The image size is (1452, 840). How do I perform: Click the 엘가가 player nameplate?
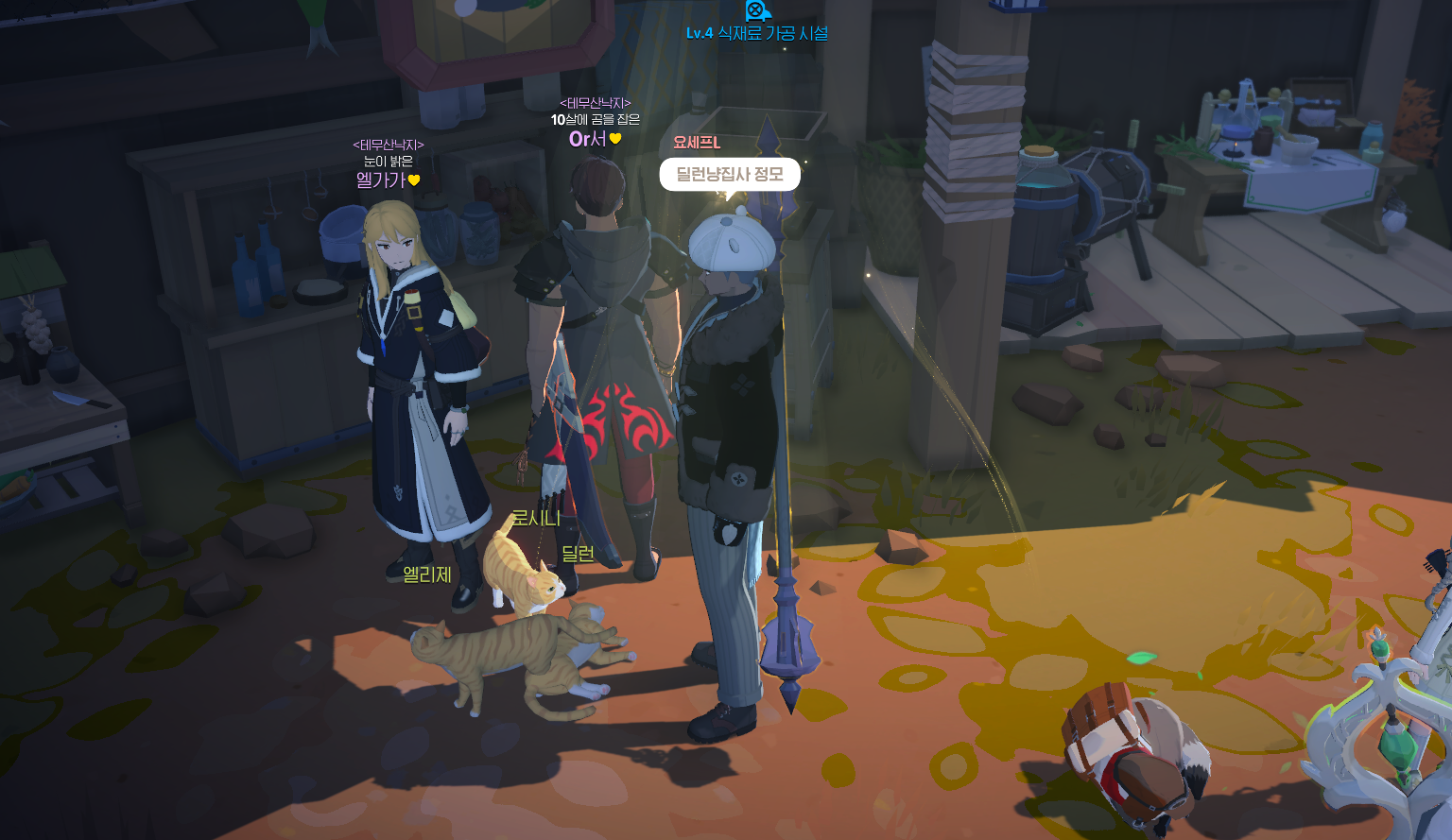coord(382,180)
